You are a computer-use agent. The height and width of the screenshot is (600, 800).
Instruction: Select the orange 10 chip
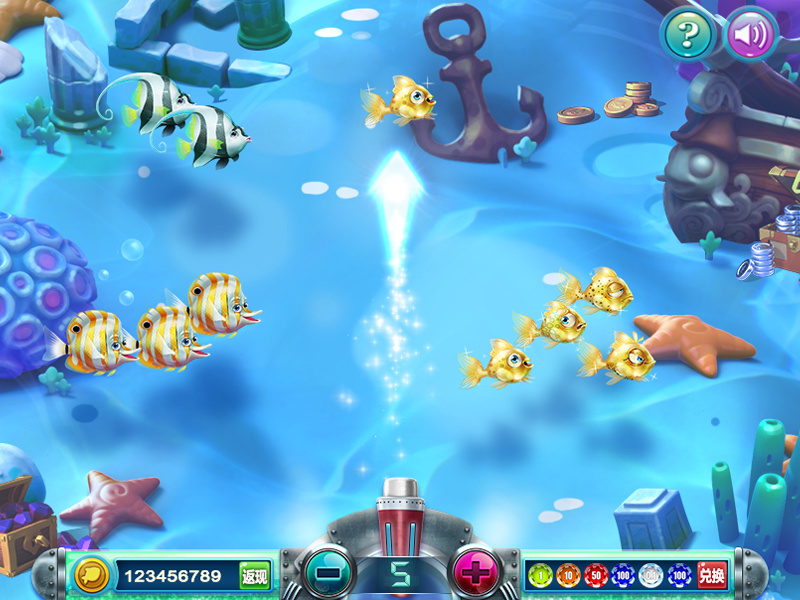pyautogui.click(x=568, y=575)
